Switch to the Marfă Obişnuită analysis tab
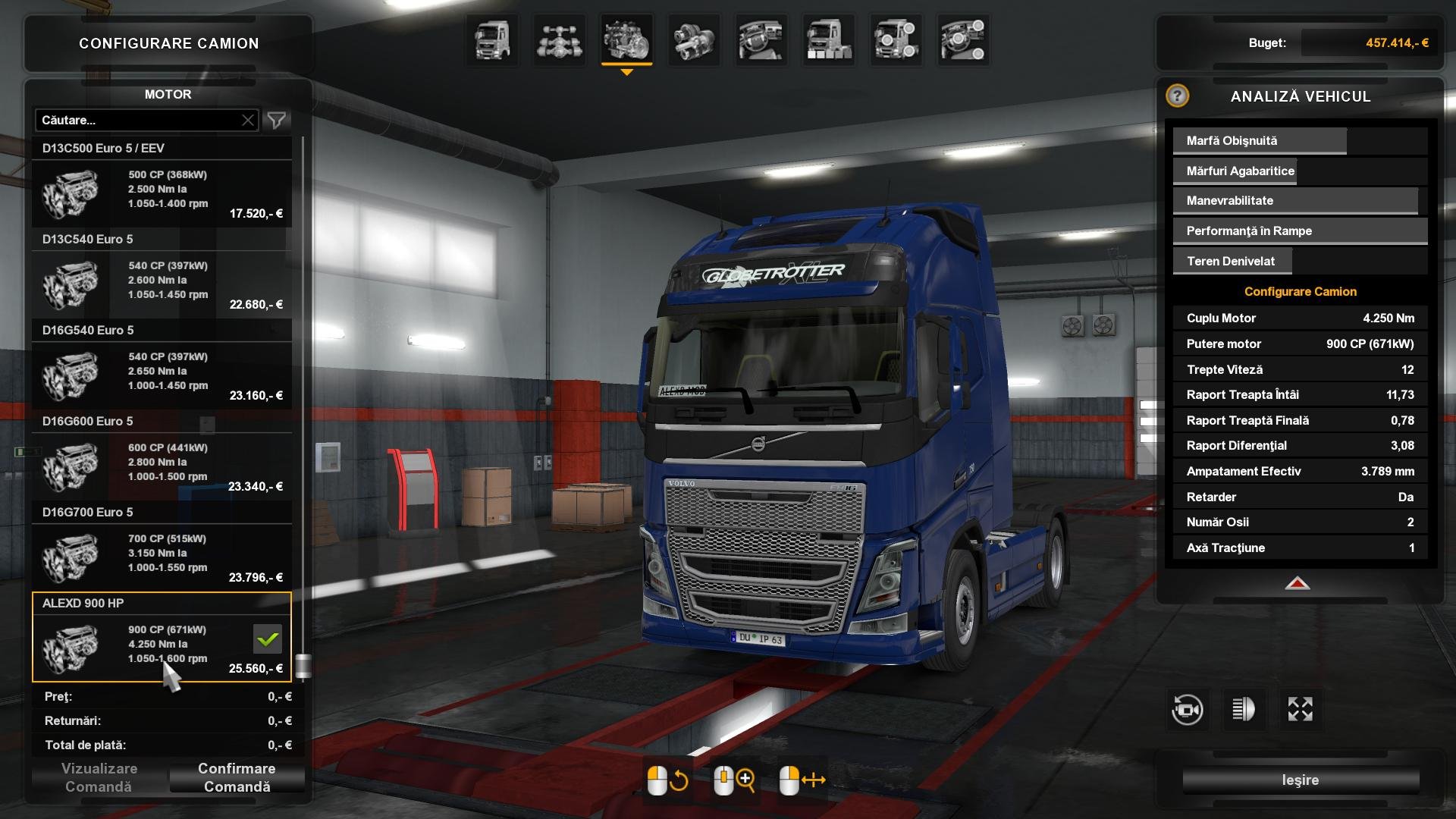 [1259, 140]
